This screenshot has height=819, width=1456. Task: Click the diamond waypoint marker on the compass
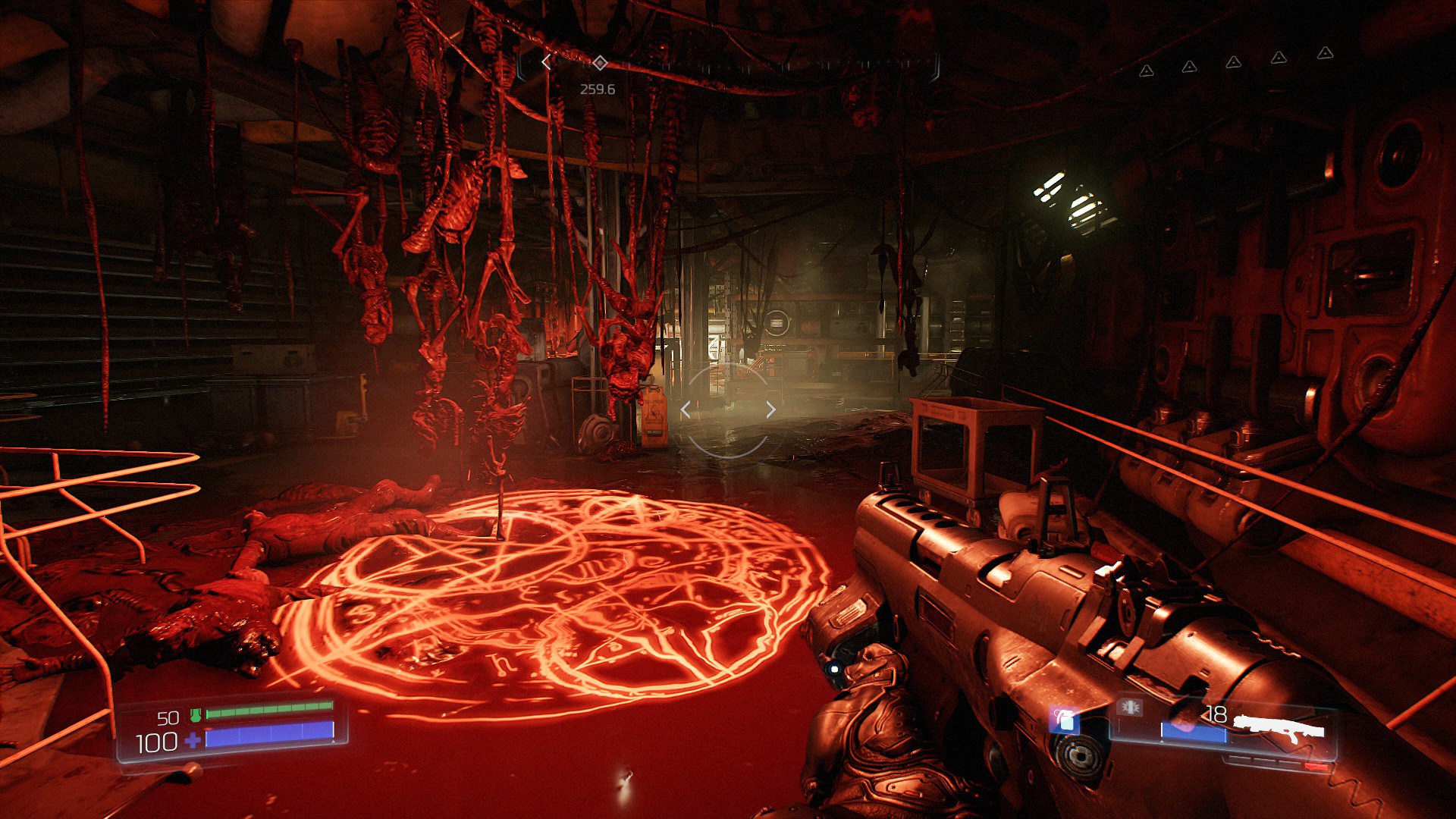(x=601, y=64)
